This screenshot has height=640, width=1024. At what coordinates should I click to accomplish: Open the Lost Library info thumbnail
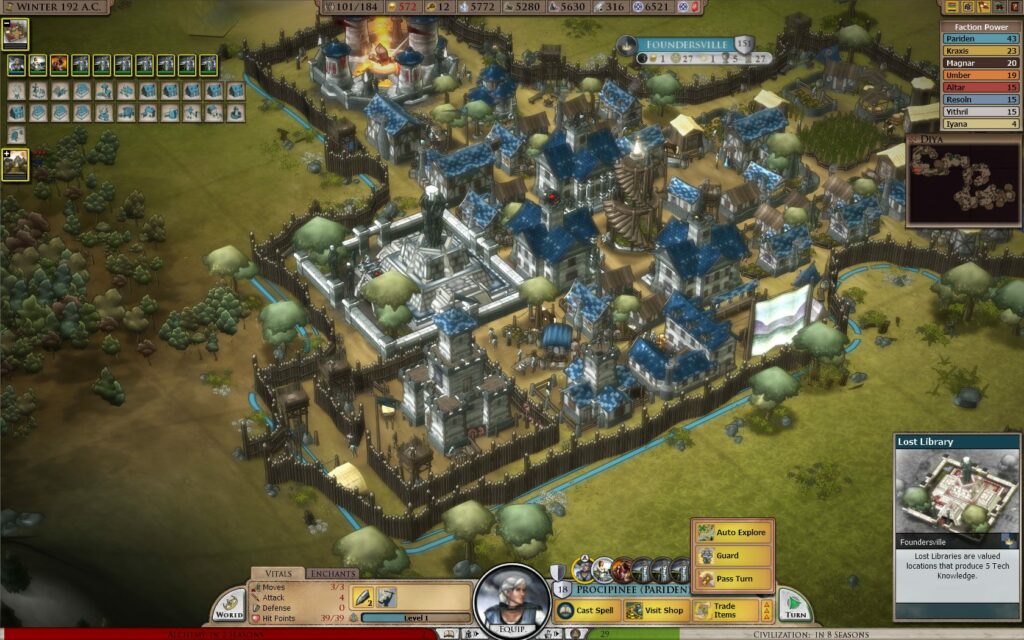pyautogui.click(x=956, y=491)
